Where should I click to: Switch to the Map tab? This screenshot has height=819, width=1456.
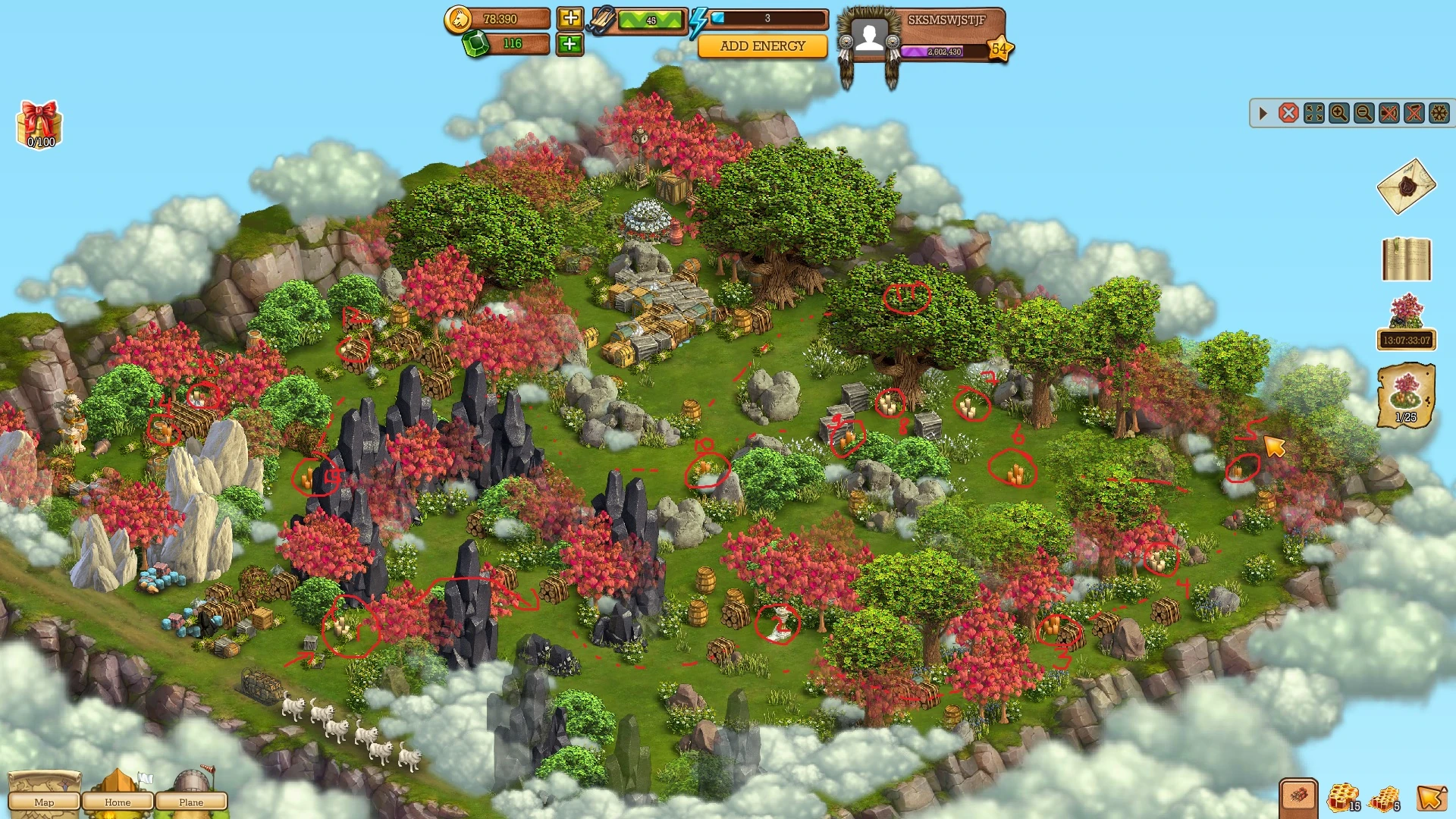(45, 802)
